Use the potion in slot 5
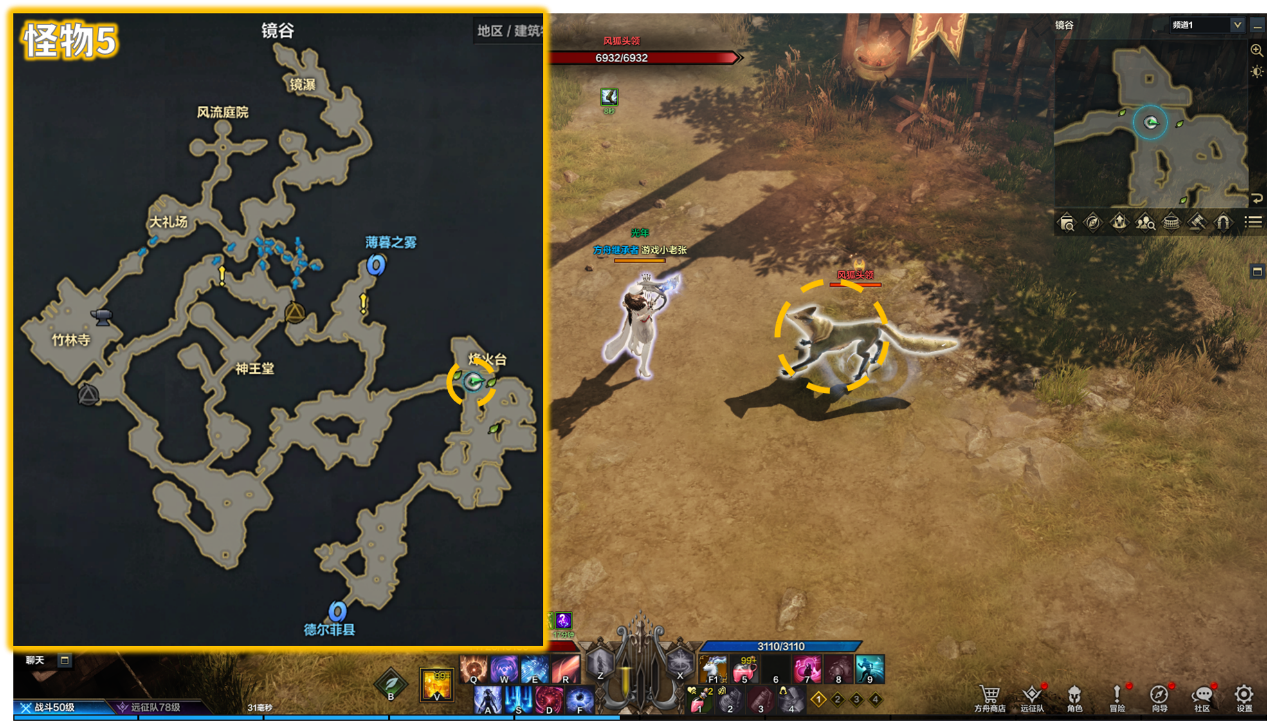 (x=745, y=668)
